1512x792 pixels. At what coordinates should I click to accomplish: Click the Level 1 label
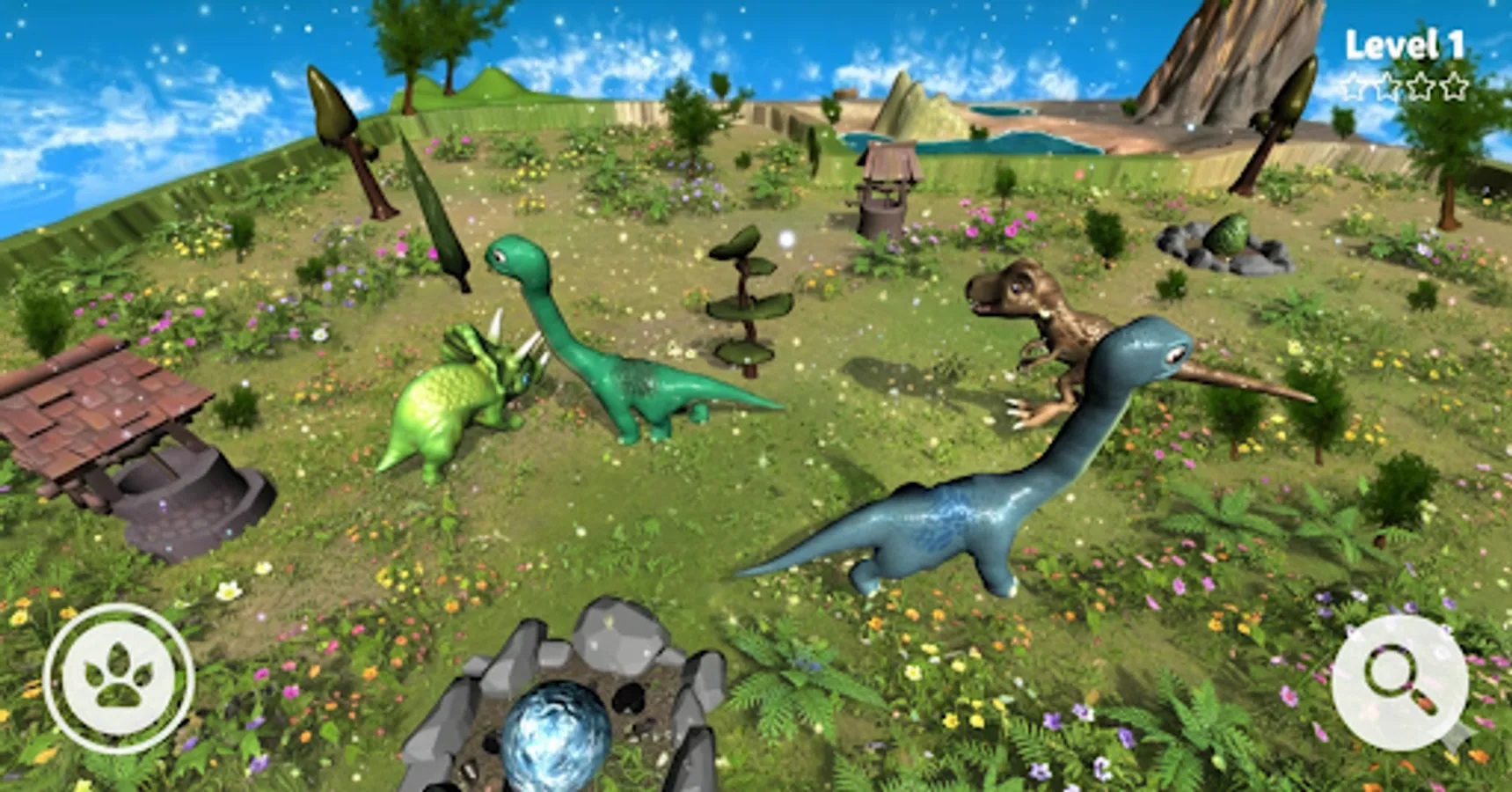(x=1404, y=42)
